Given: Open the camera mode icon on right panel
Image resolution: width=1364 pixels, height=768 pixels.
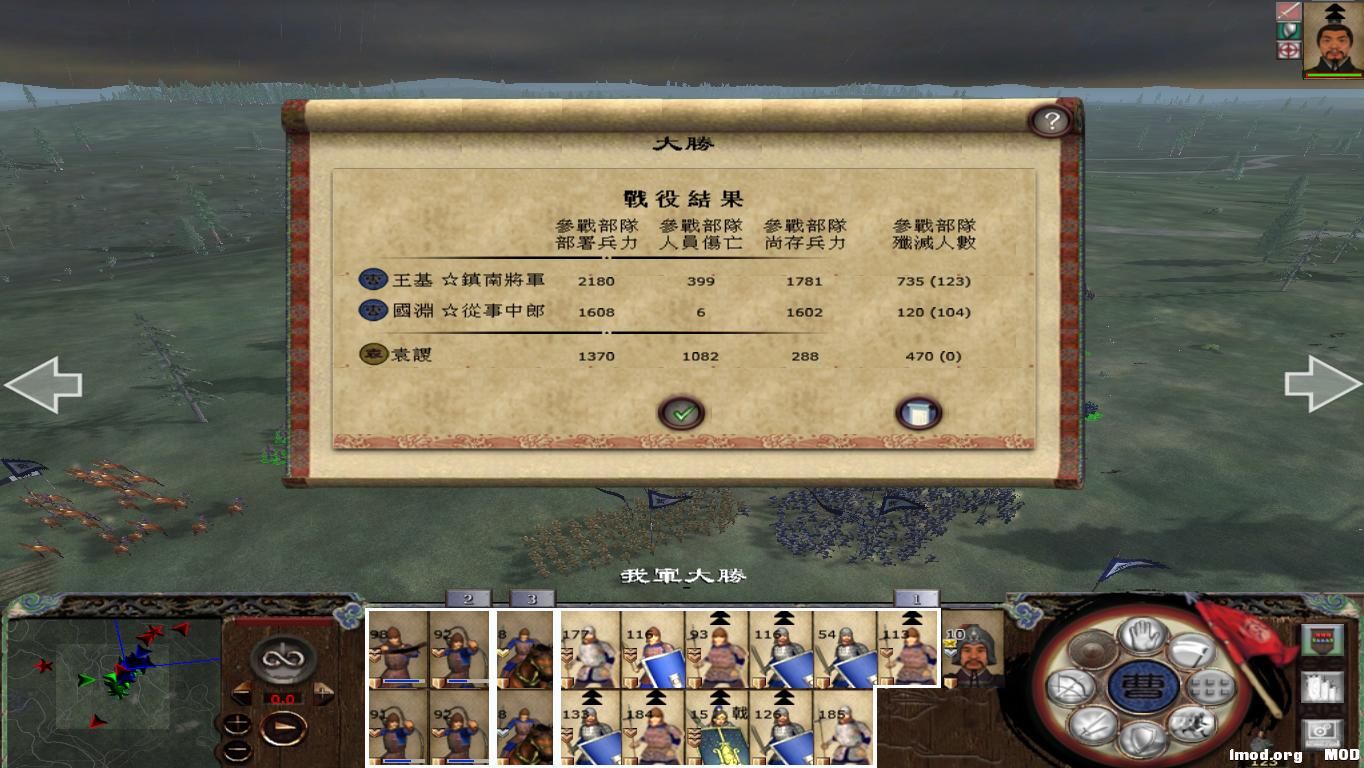Looking at the screenshot, I should pos(1322,733).
